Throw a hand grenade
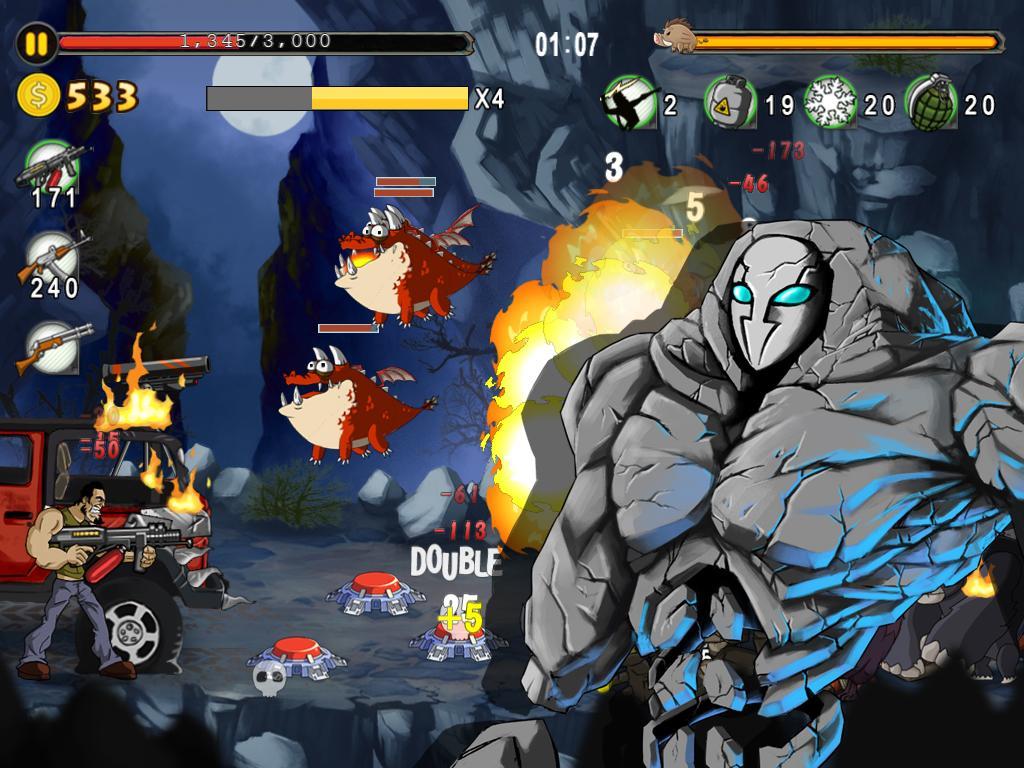This screenshot has height=768, width=1024. 931,103
